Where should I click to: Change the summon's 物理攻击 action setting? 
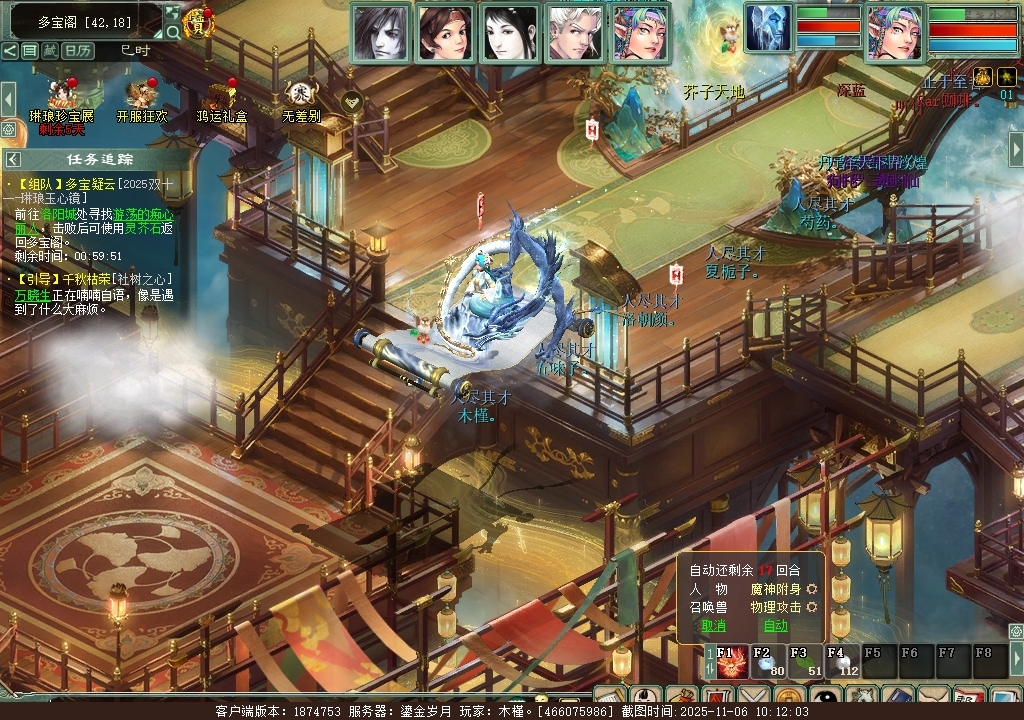pyautogui.click(x=812, y=607)
